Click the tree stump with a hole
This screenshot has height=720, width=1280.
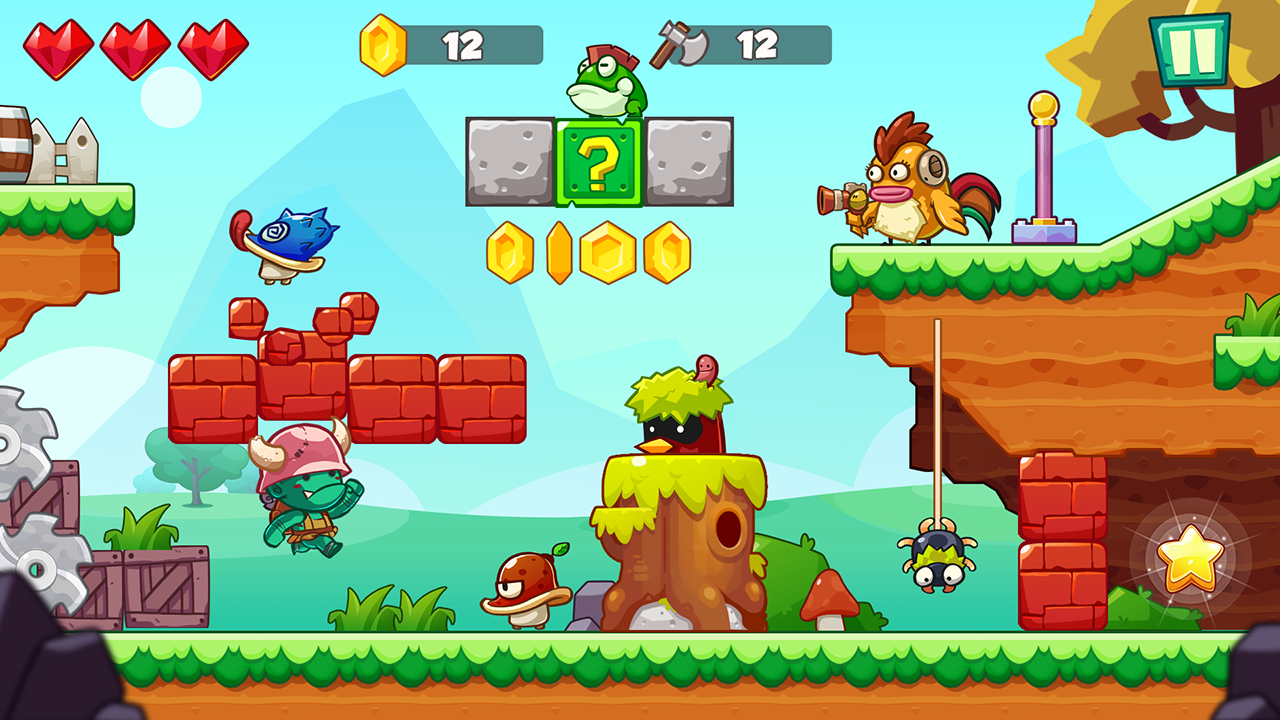point(680,540)
